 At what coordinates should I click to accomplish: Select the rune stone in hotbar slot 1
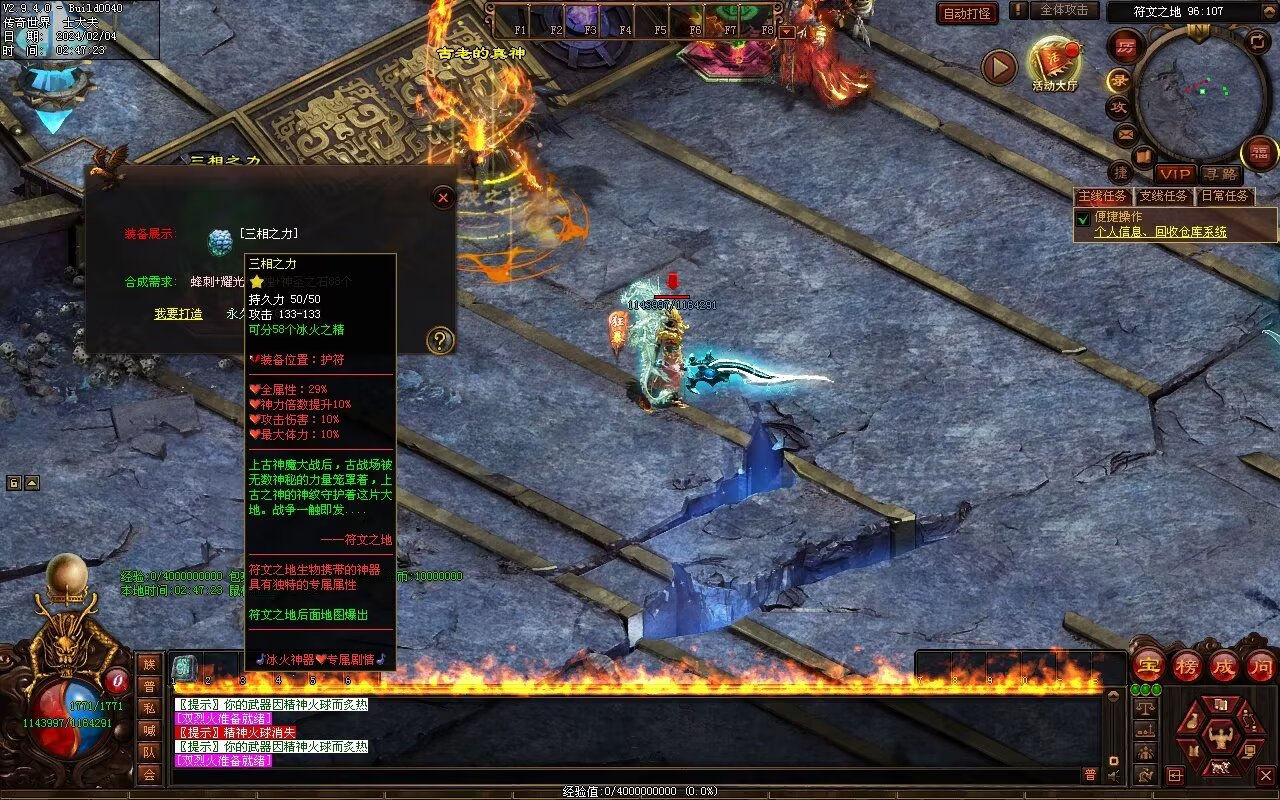click(x=184, y=668)
